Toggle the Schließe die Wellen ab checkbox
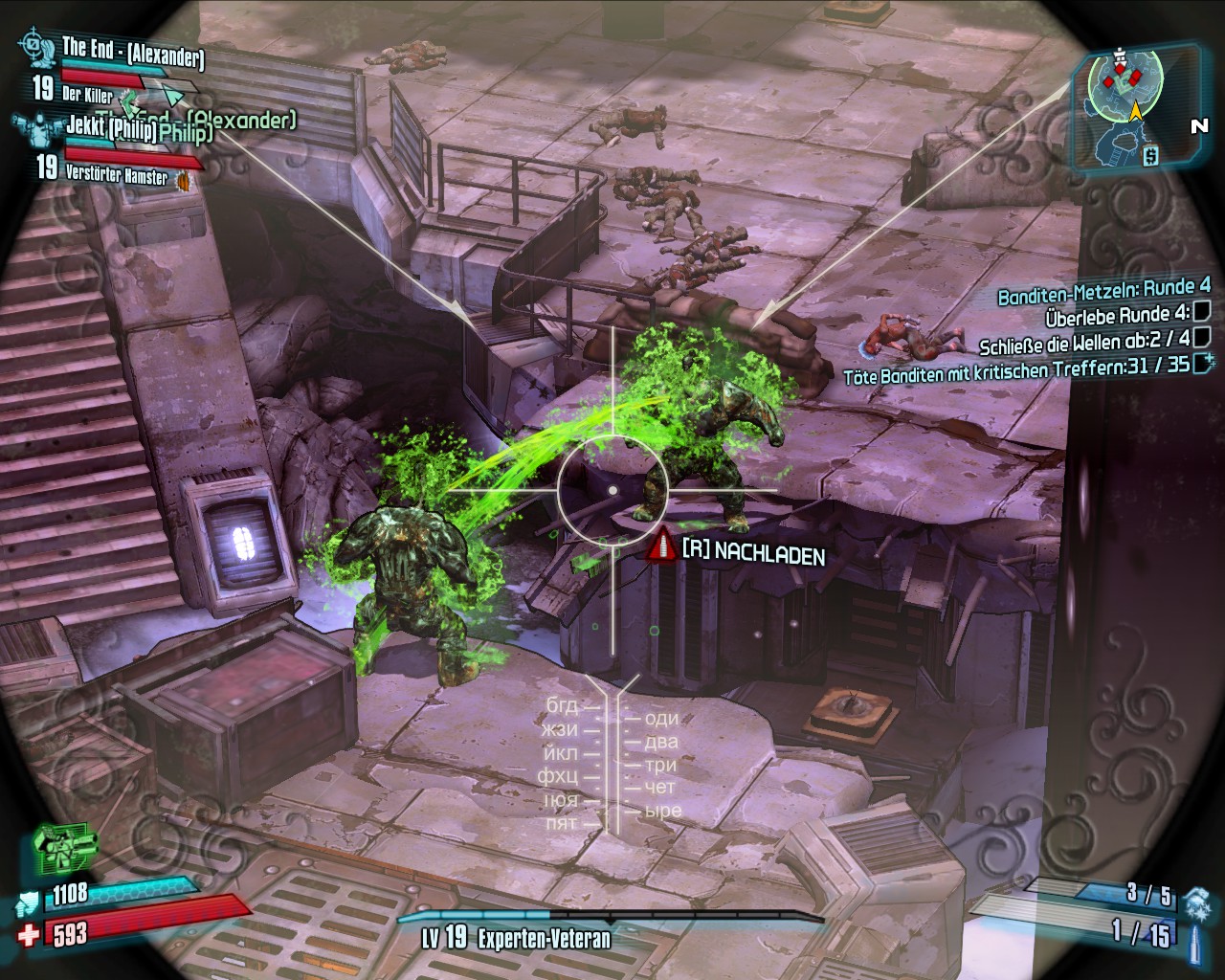This screenshot has width=1225, height=980. (1202, 336)
